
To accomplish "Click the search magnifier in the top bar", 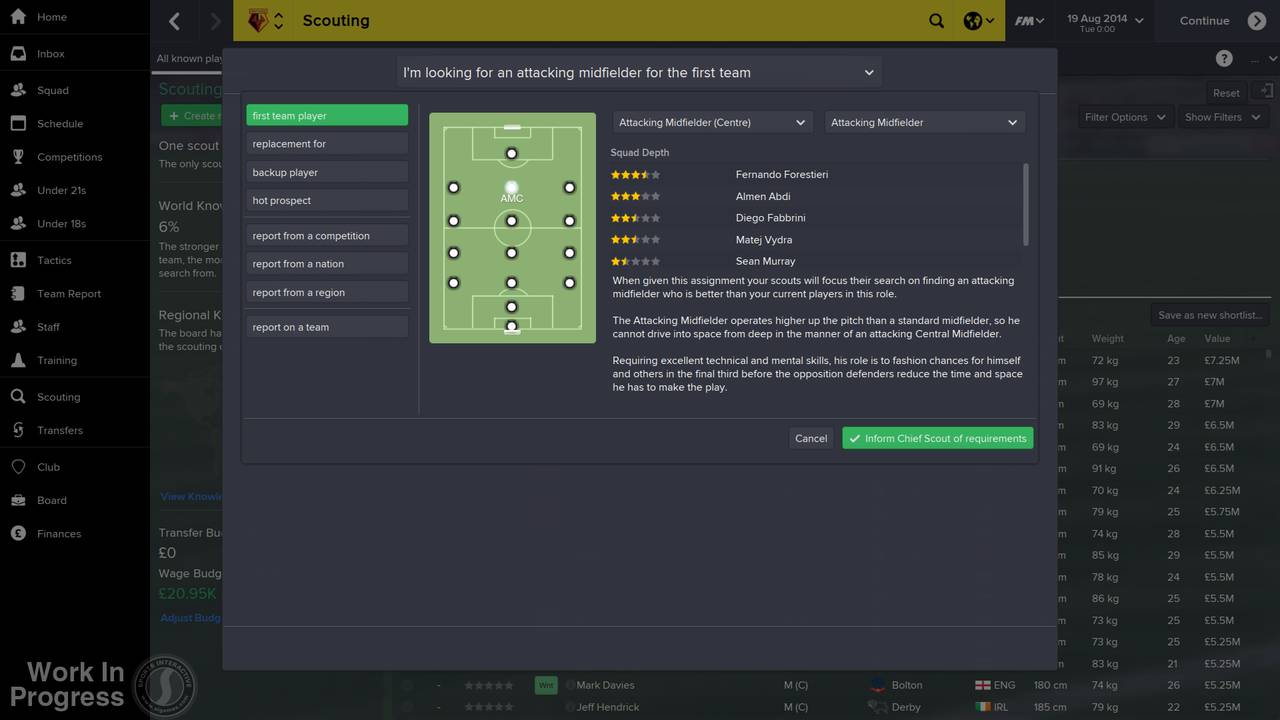I will [x=936, y=20].
